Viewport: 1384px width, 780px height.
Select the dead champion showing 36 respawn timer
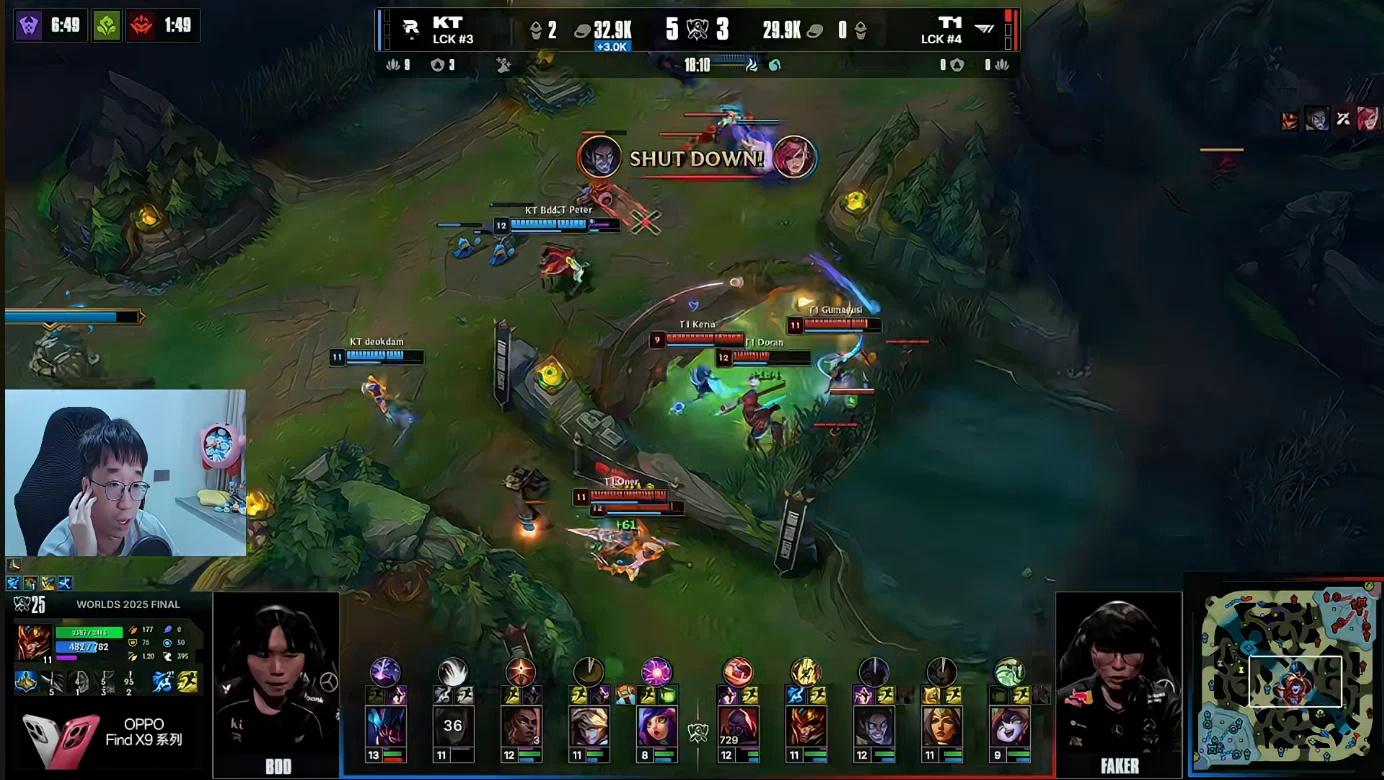(452, 726)
